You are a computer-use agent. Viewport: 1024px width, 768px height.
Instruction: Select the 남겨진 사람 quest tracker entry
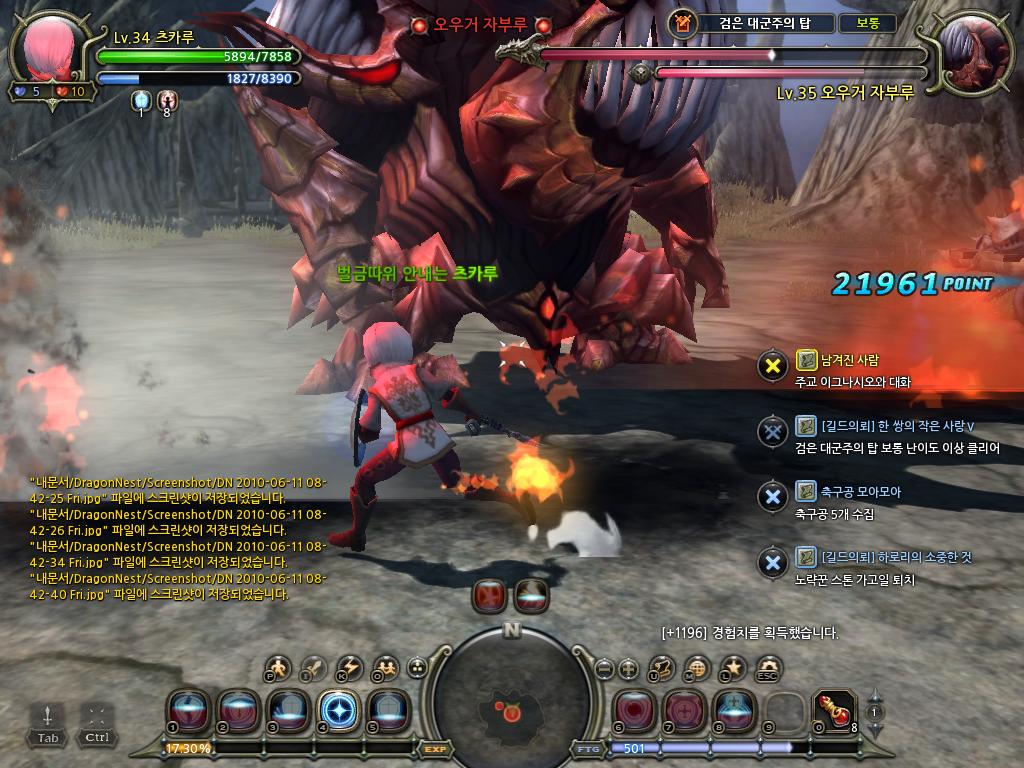(x=837, y=361)
